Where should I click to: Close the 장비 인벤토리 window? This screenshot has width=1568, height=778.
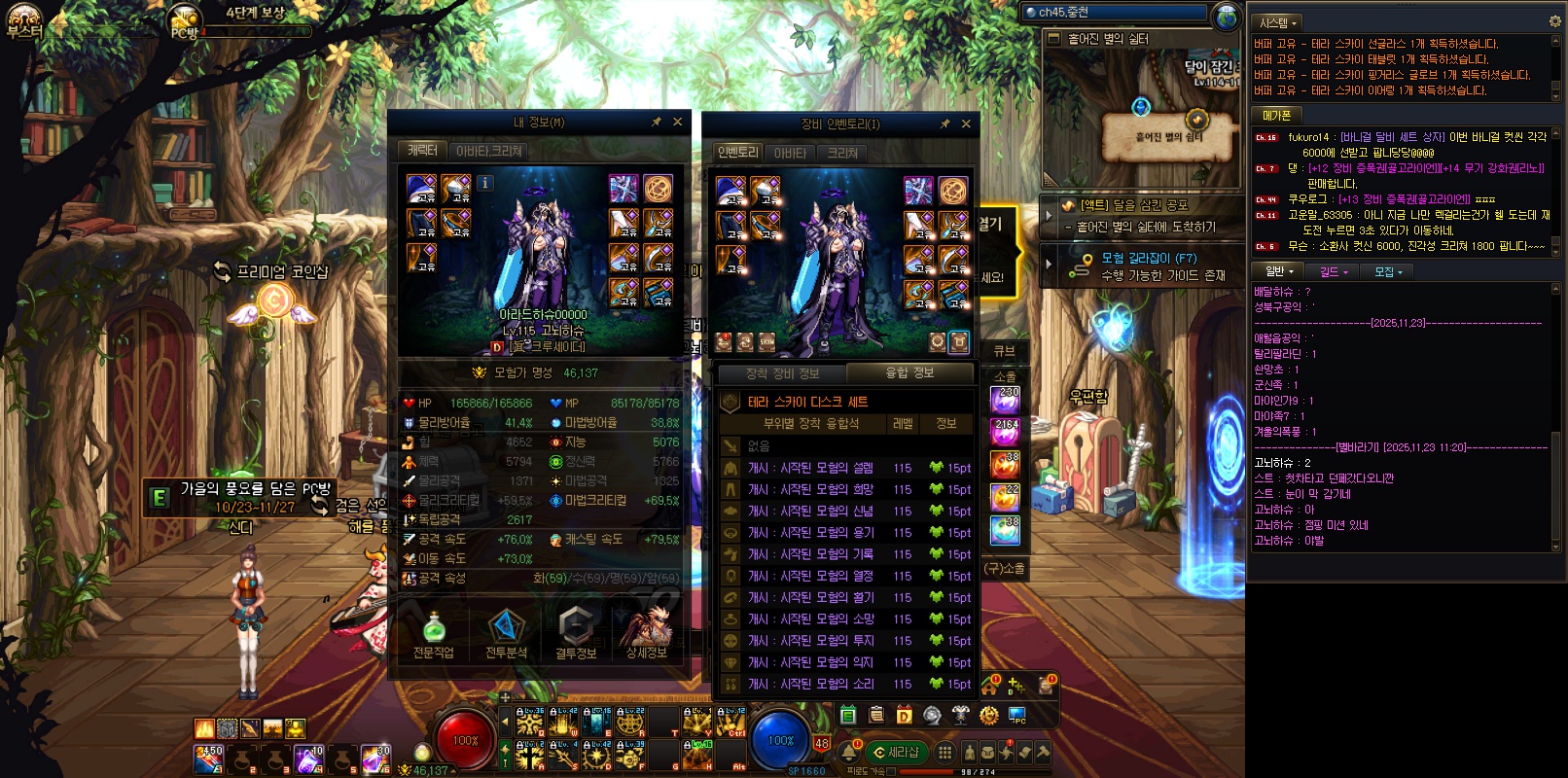(x=966, y=124)
